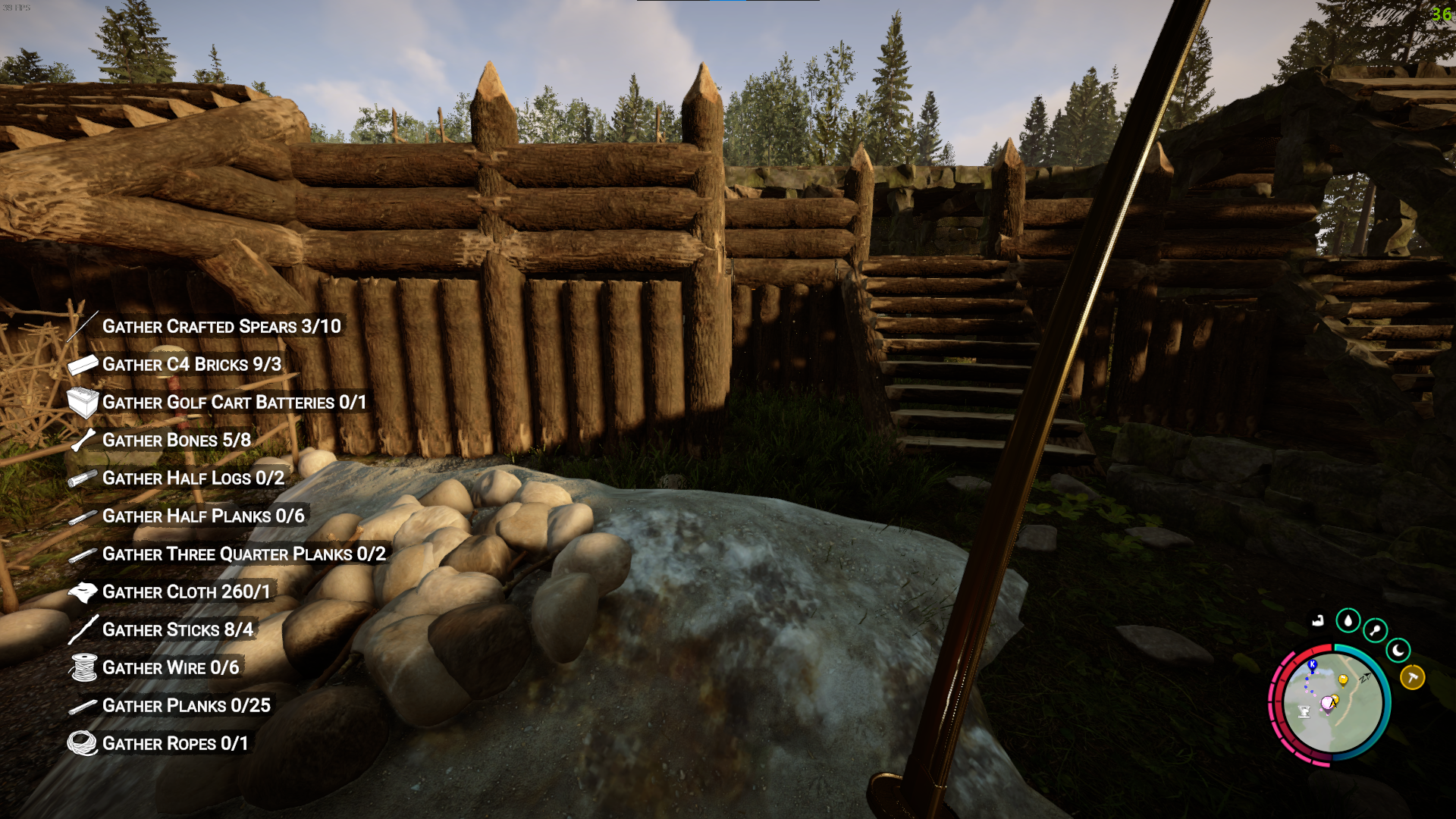Screen dimensions: 1456x819
Task: Select the Gather Bones objective
Action: 176,441
